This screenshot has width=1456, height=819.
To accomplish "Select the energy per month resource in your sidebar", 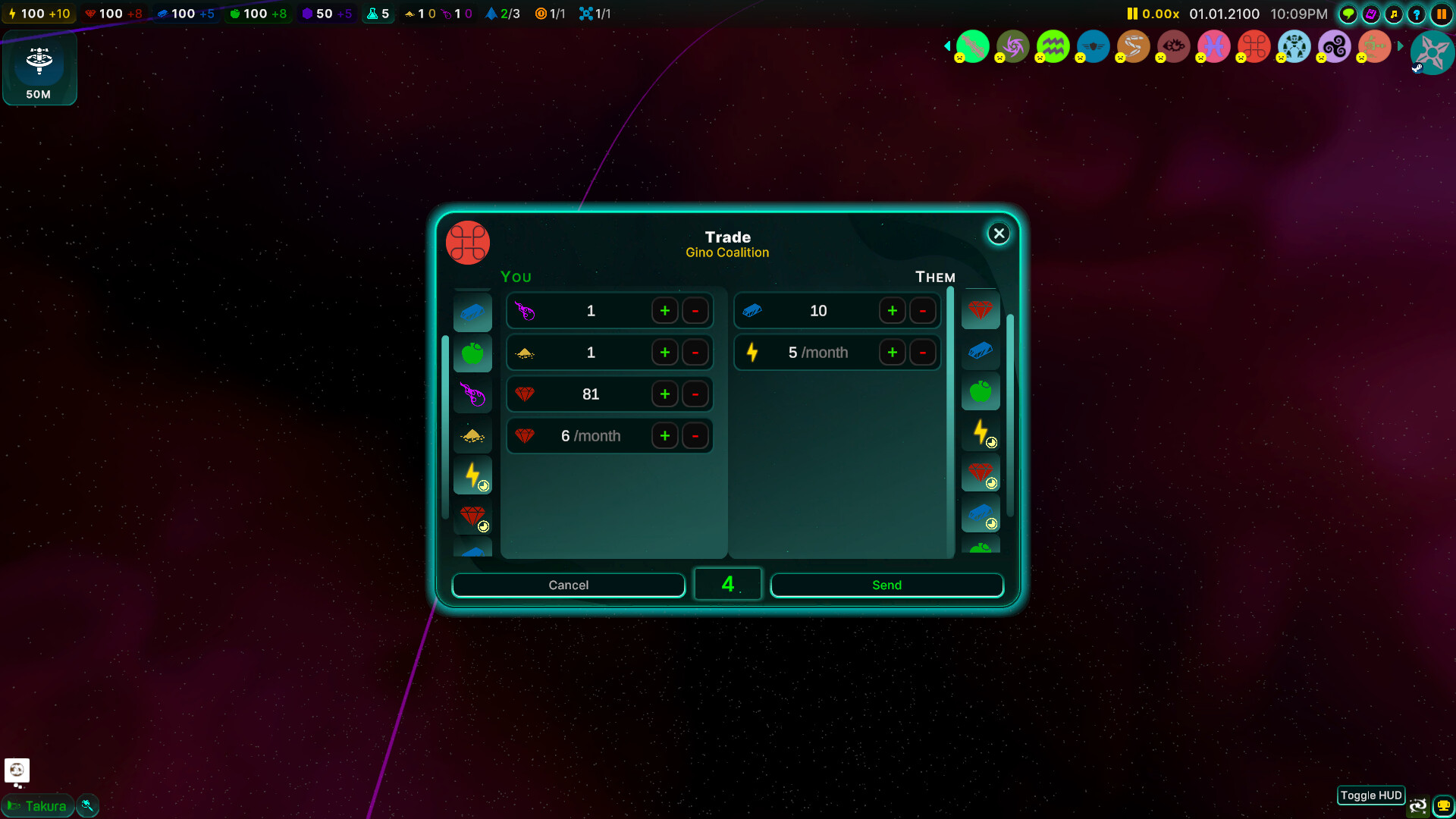I will click(x=472, y=475).
